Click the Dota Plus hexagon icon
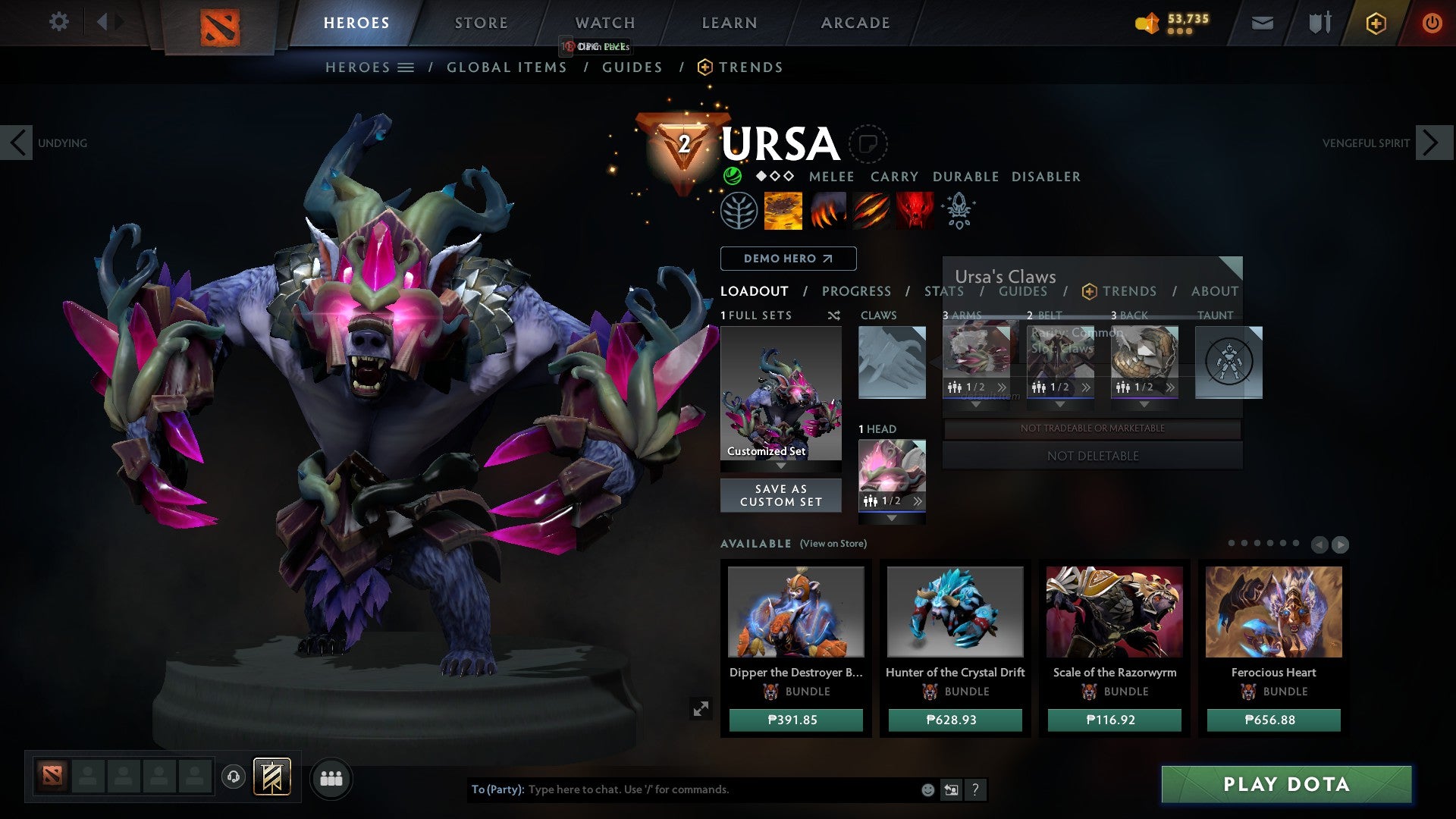This screenshot has height=819, width=1456. 1376,24
